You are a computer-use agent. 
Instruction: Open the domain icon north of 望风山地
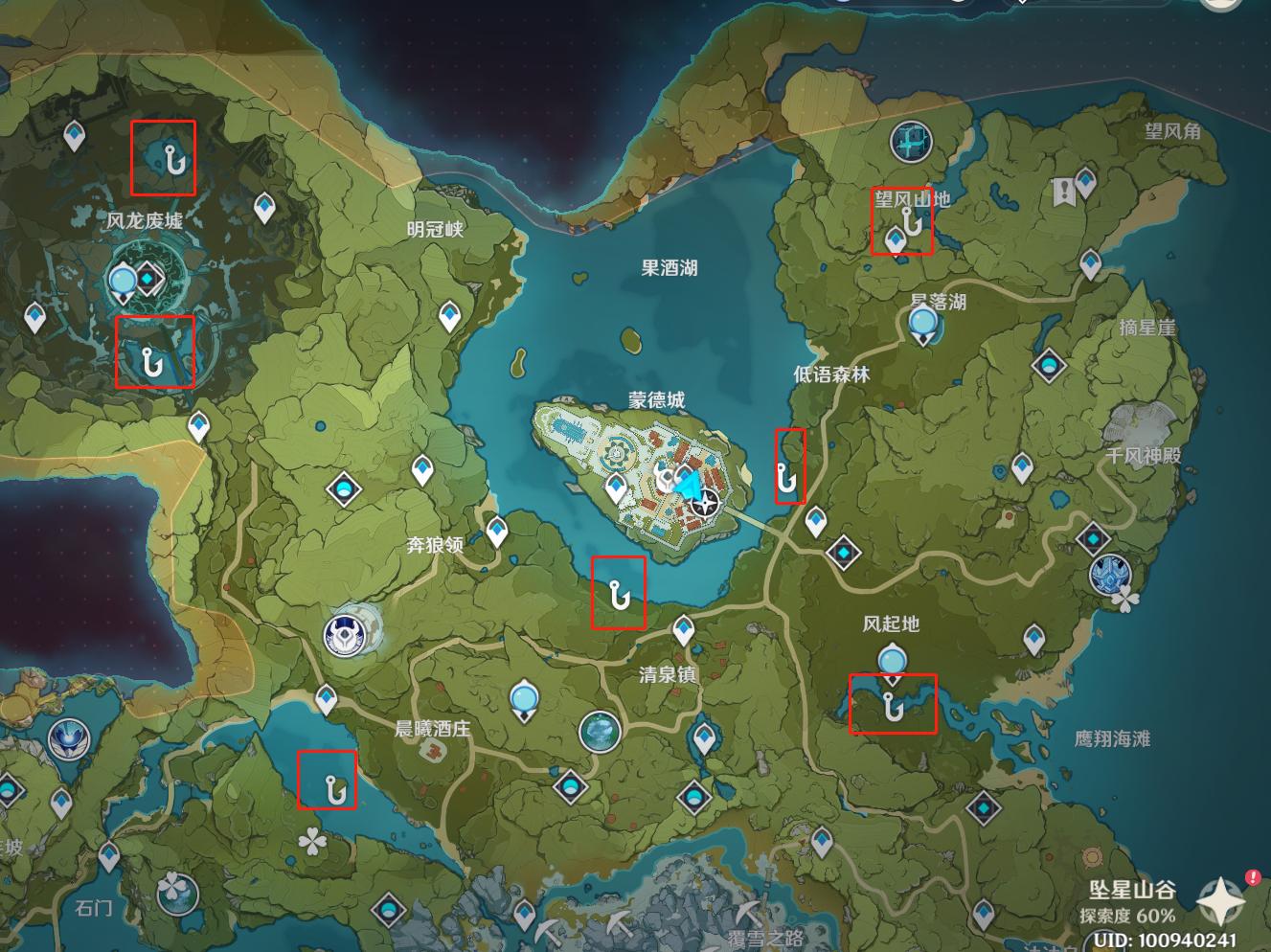[x=911, y=143]
